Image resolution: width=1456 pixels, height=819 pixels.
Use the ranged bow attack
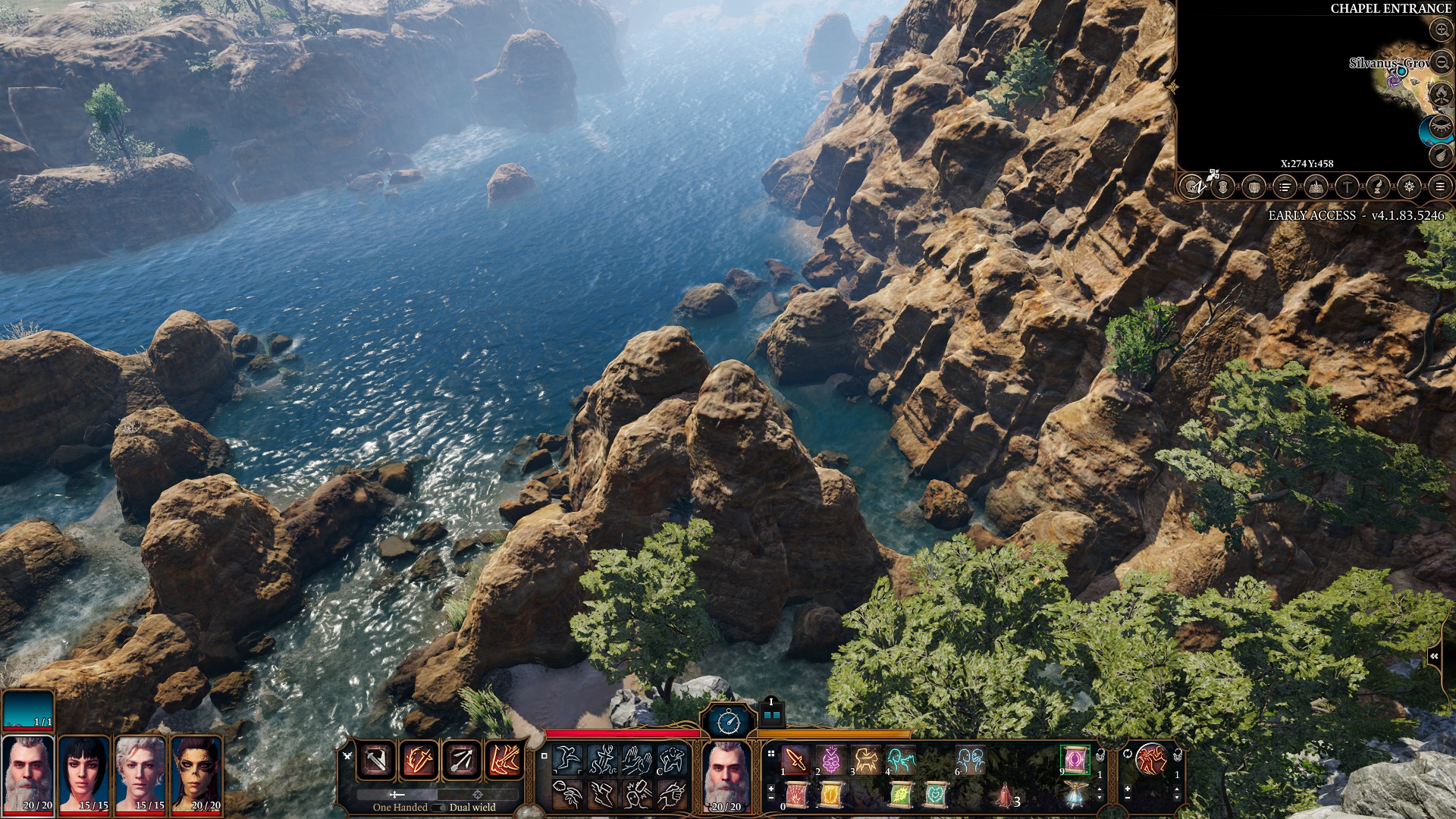click(x=461, y=760)
